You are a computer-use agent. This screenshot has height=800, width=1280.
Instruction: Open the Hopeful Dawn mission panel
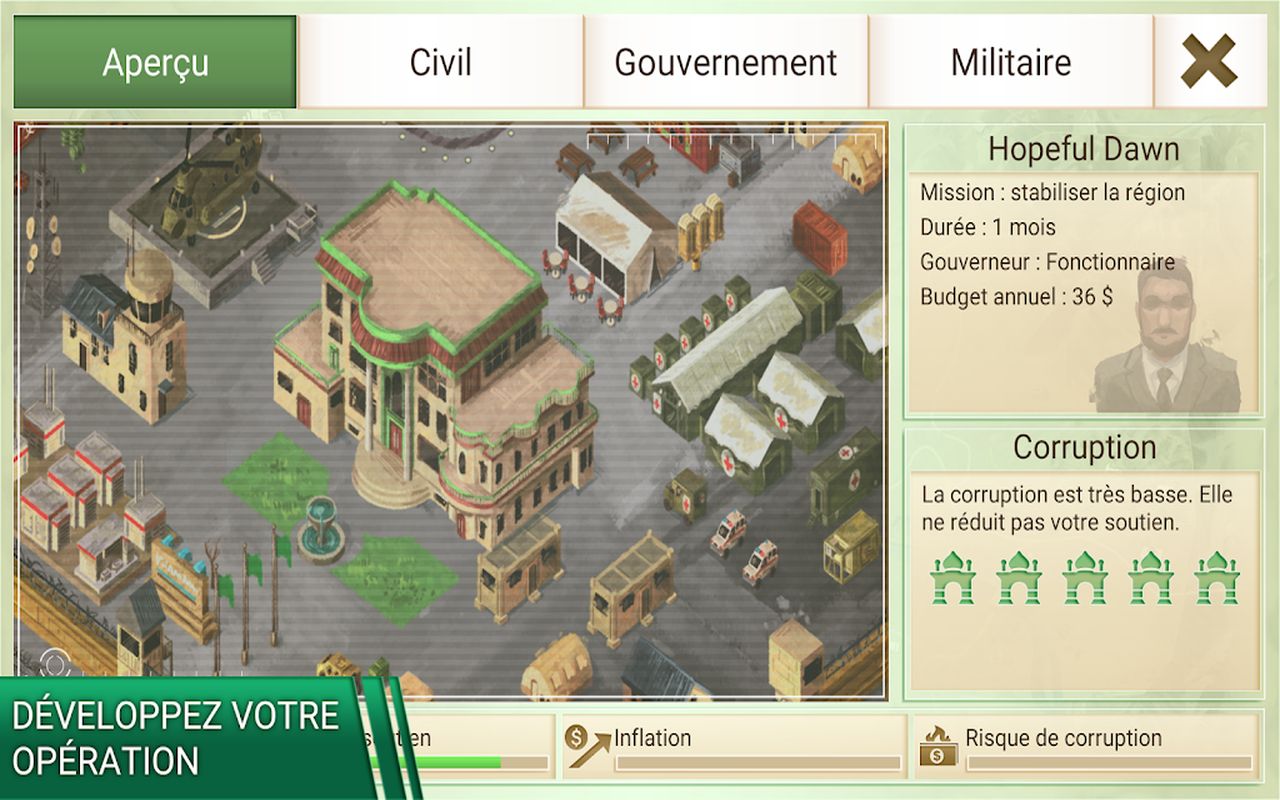(x=1083, y=150)
